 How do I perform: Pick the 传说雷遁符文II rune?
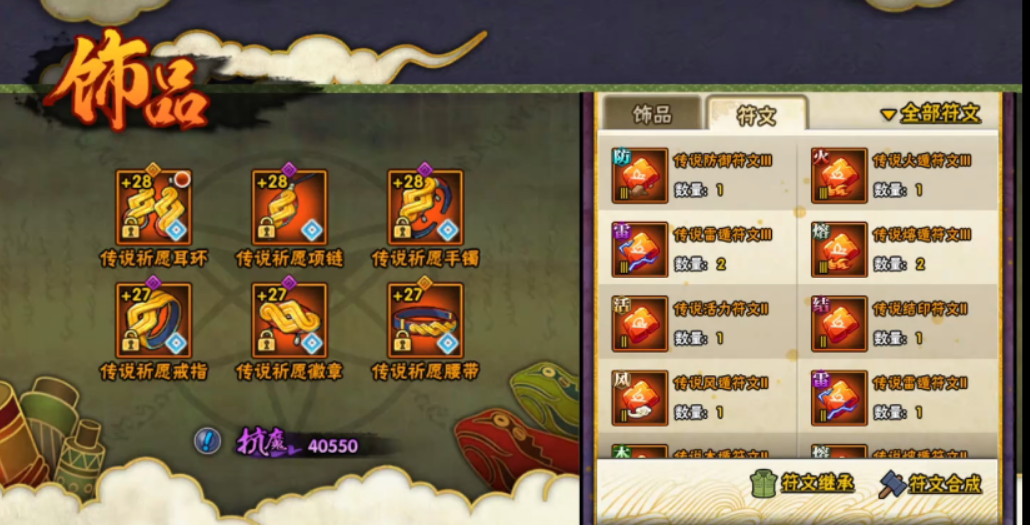click(839, 397)
